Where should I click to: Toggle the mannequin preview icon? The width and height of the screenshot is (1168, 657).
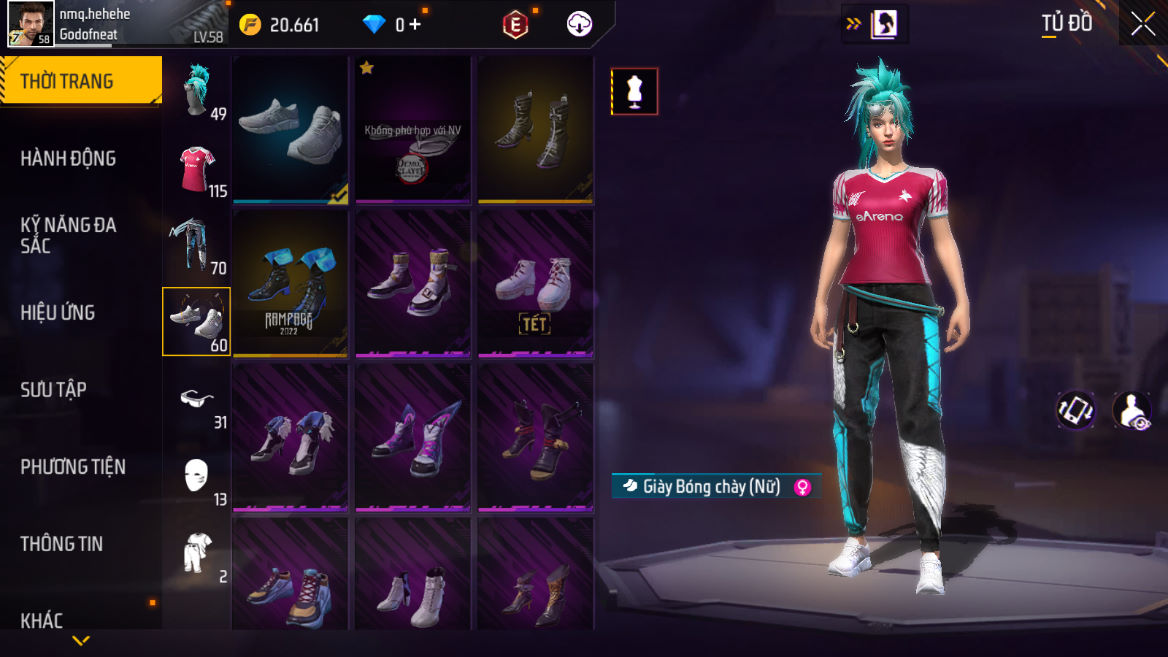tap(634, 92)
